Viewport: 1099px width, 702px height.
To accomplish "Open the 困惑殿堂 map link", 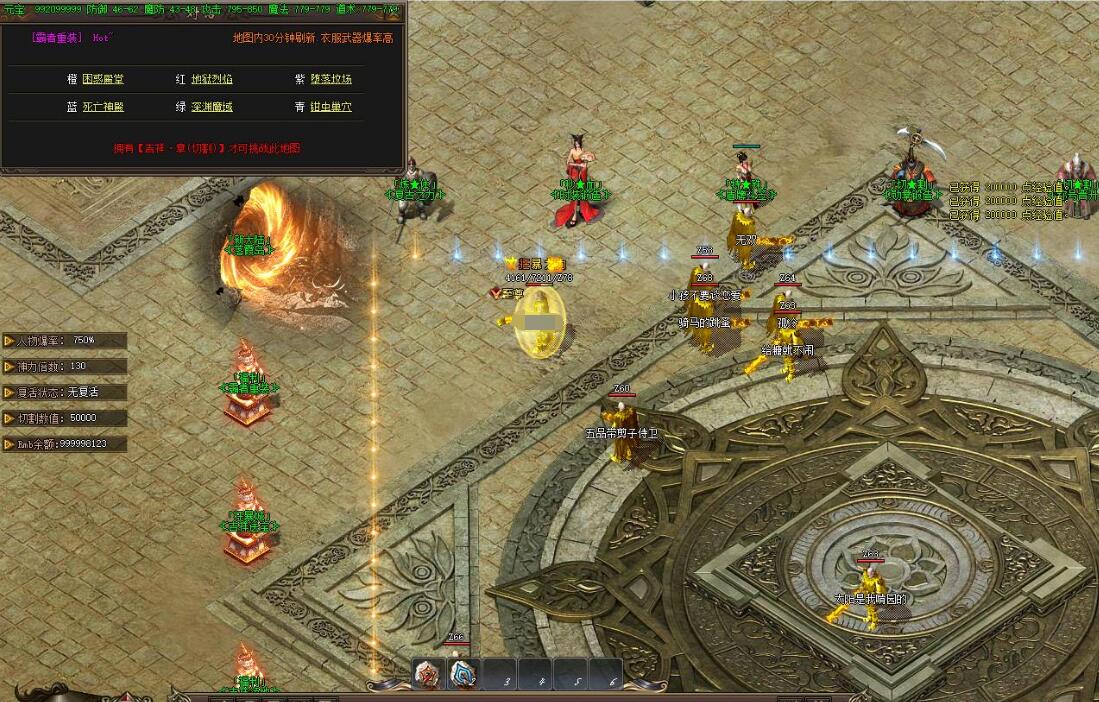I will [102, 79].
